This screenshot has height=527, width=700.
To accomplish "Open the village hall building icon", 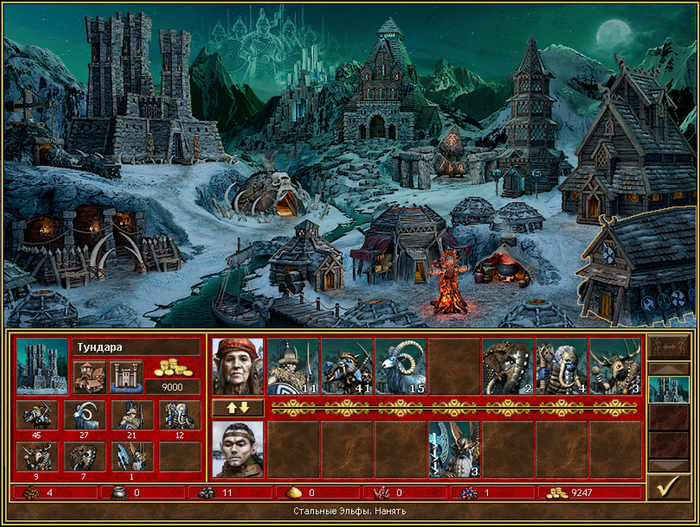I will pos(89,376).
